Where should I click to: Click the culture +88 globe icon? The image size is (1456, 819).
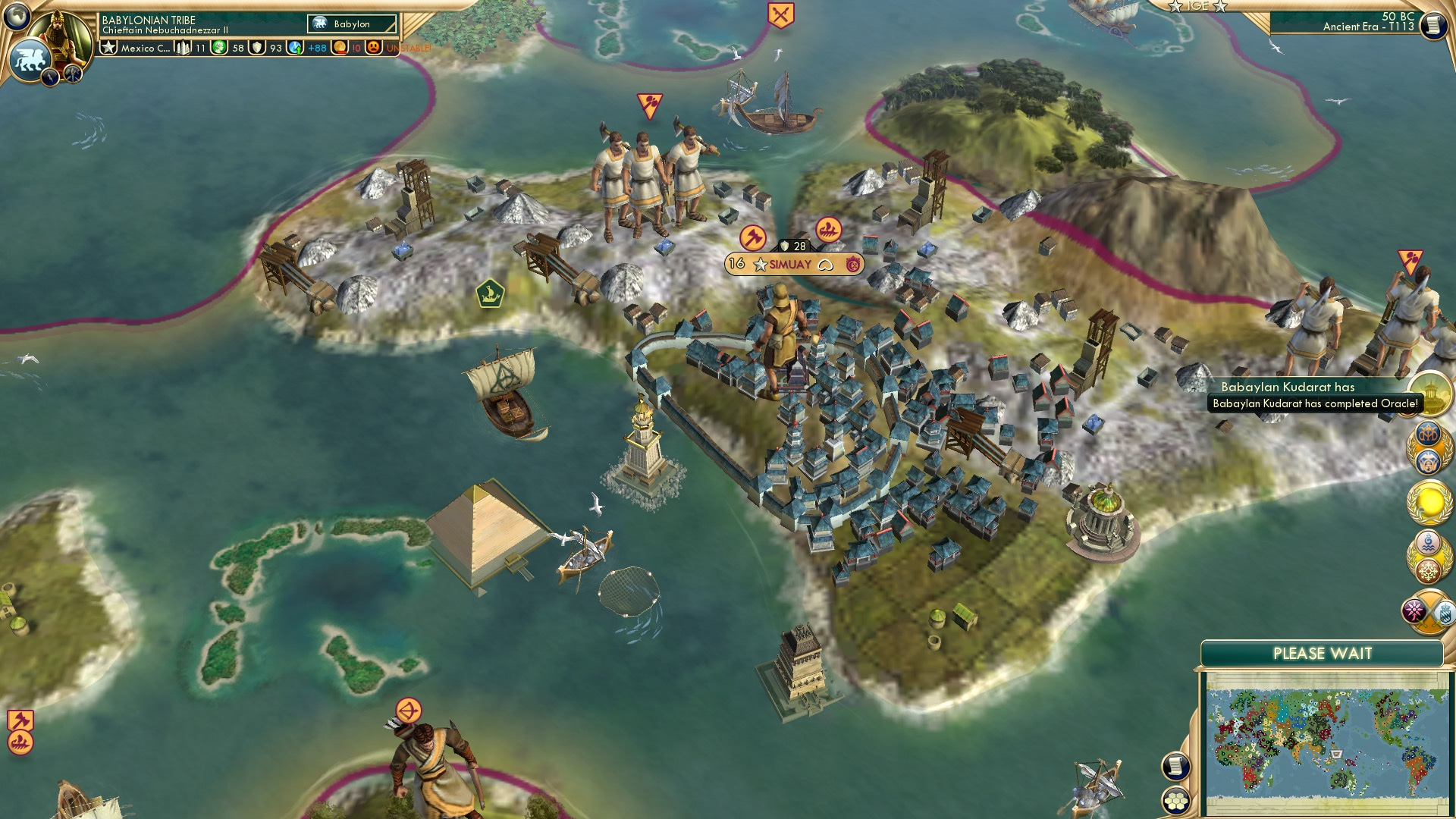click(294, 47)
